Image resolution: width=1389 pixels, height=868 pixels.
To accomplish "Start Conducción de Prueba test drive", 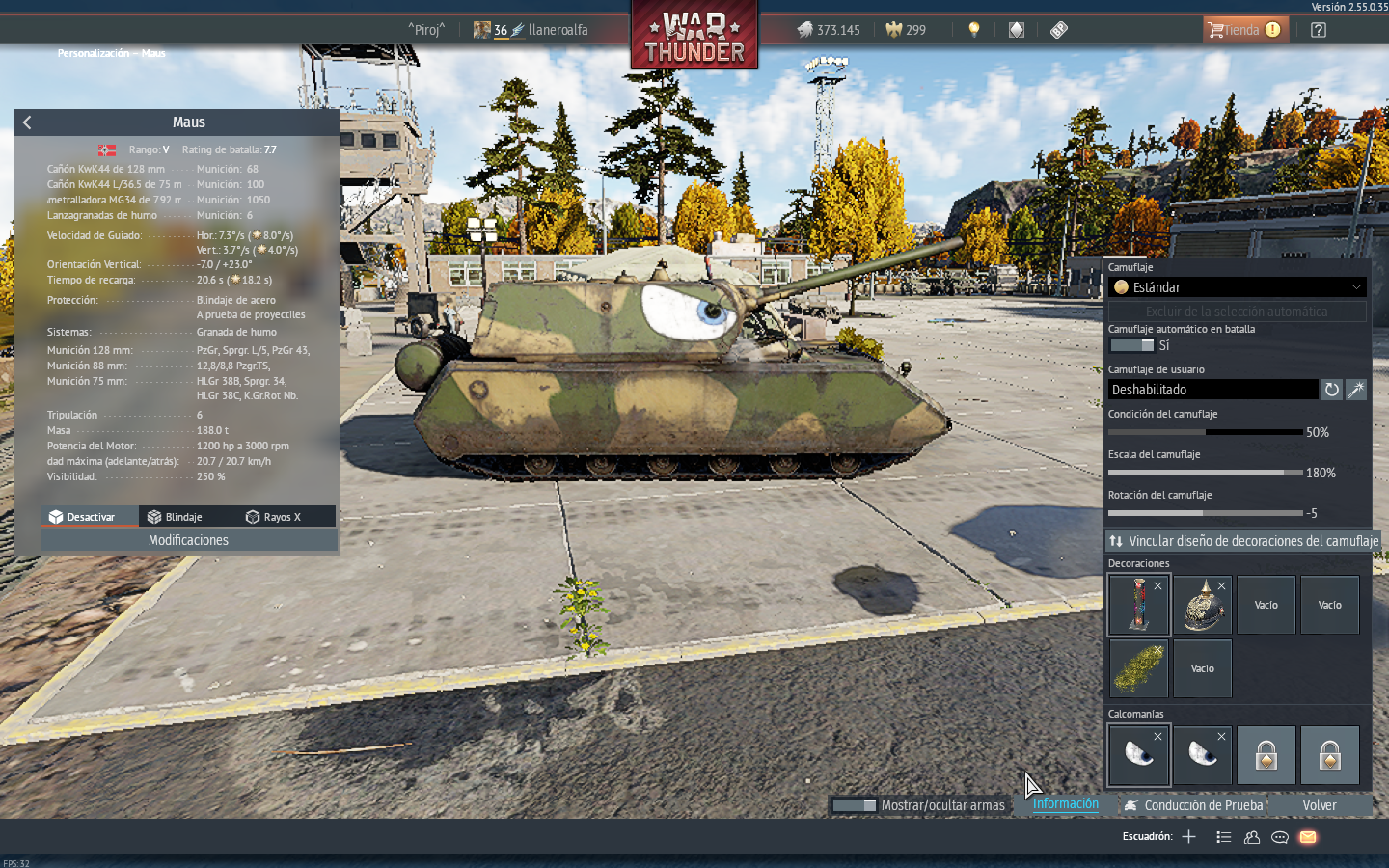I will [x=1193, y=805].
